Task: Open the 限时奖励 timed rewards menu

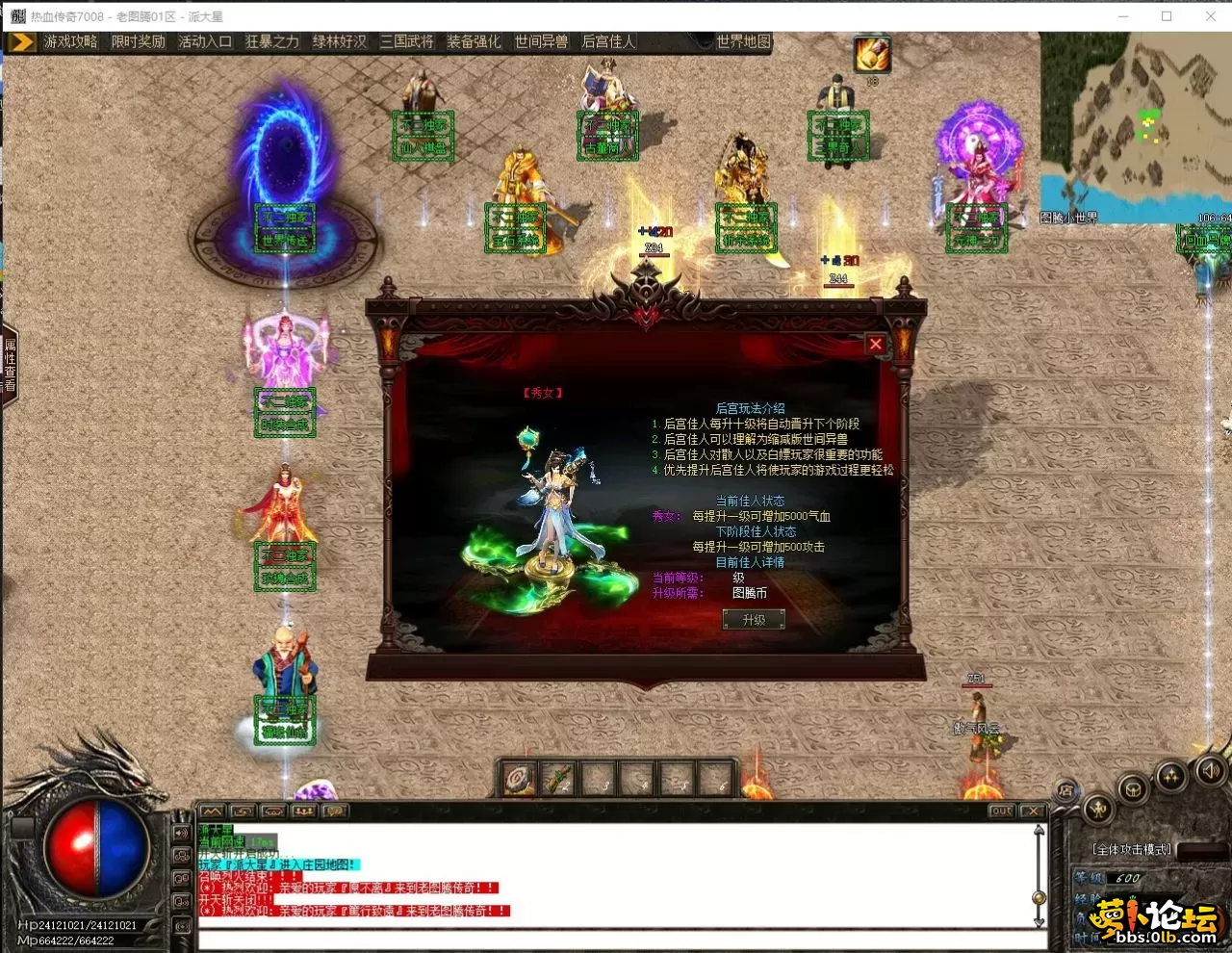Action: click(138, 41)
